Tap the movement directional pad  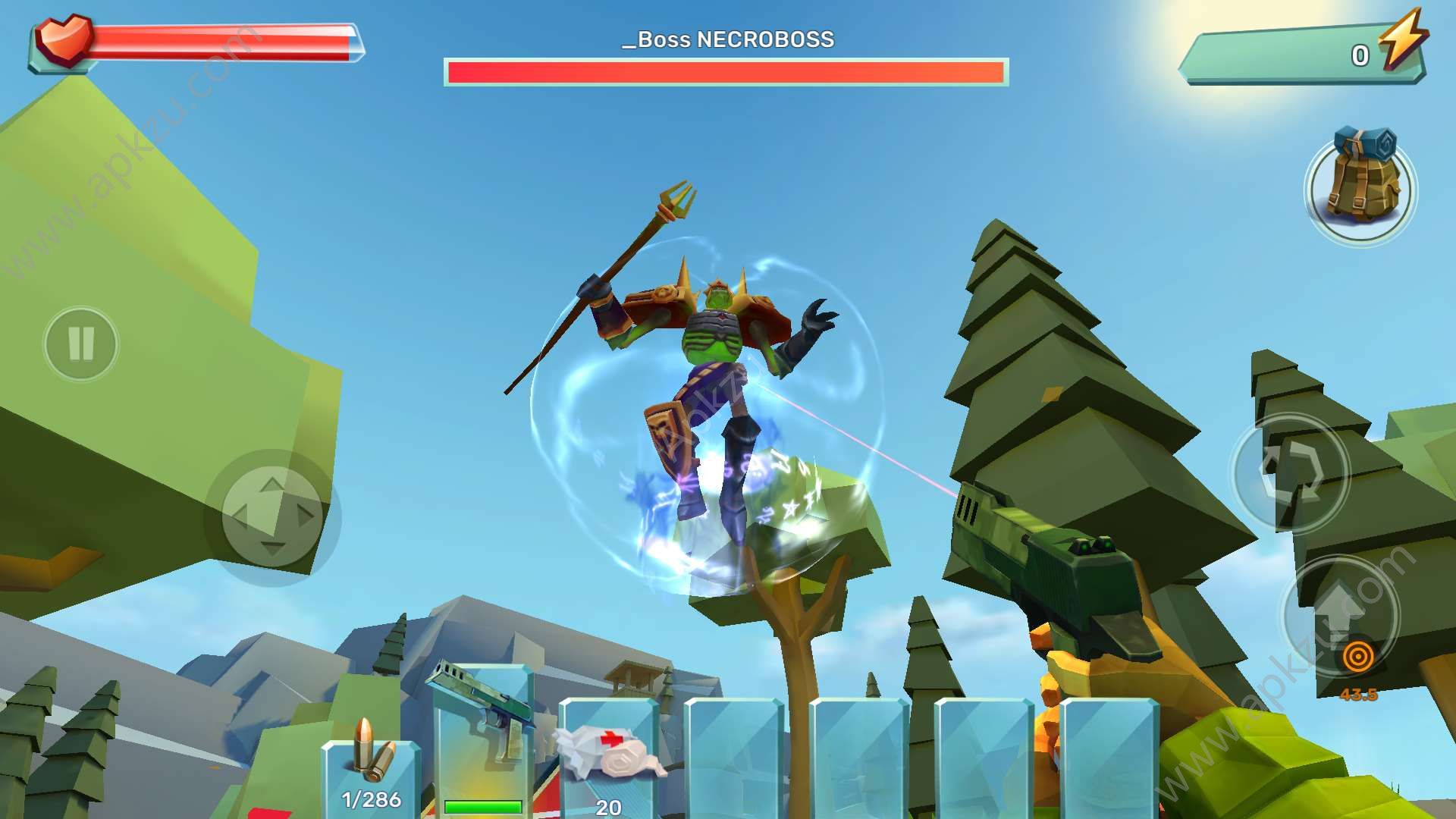(271, 517)
